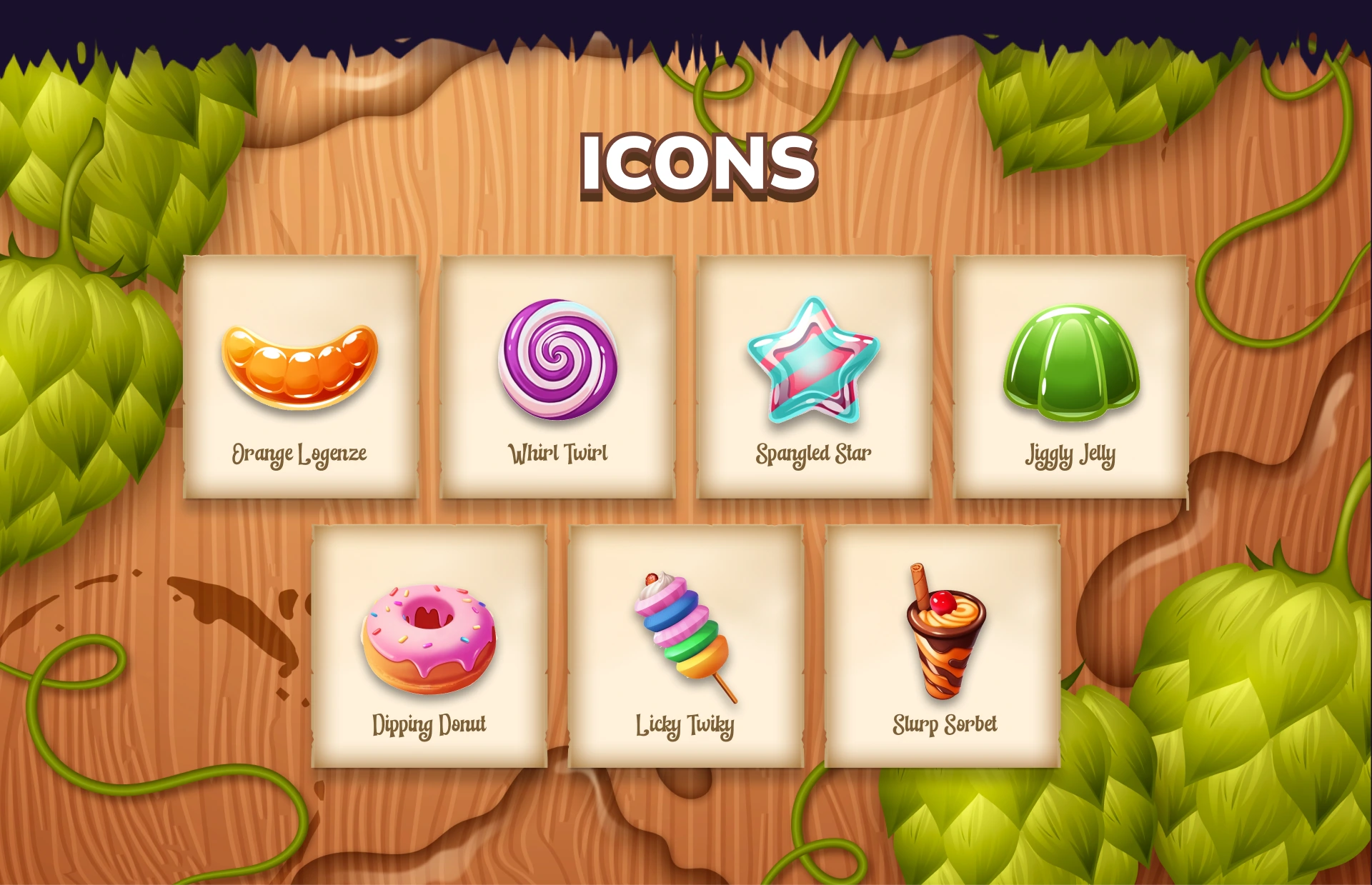Image resolution: width=1372 pixels, height=885 pixels.
Task: Select the Slurp Sorbet cone card
Action: [943, 646]
